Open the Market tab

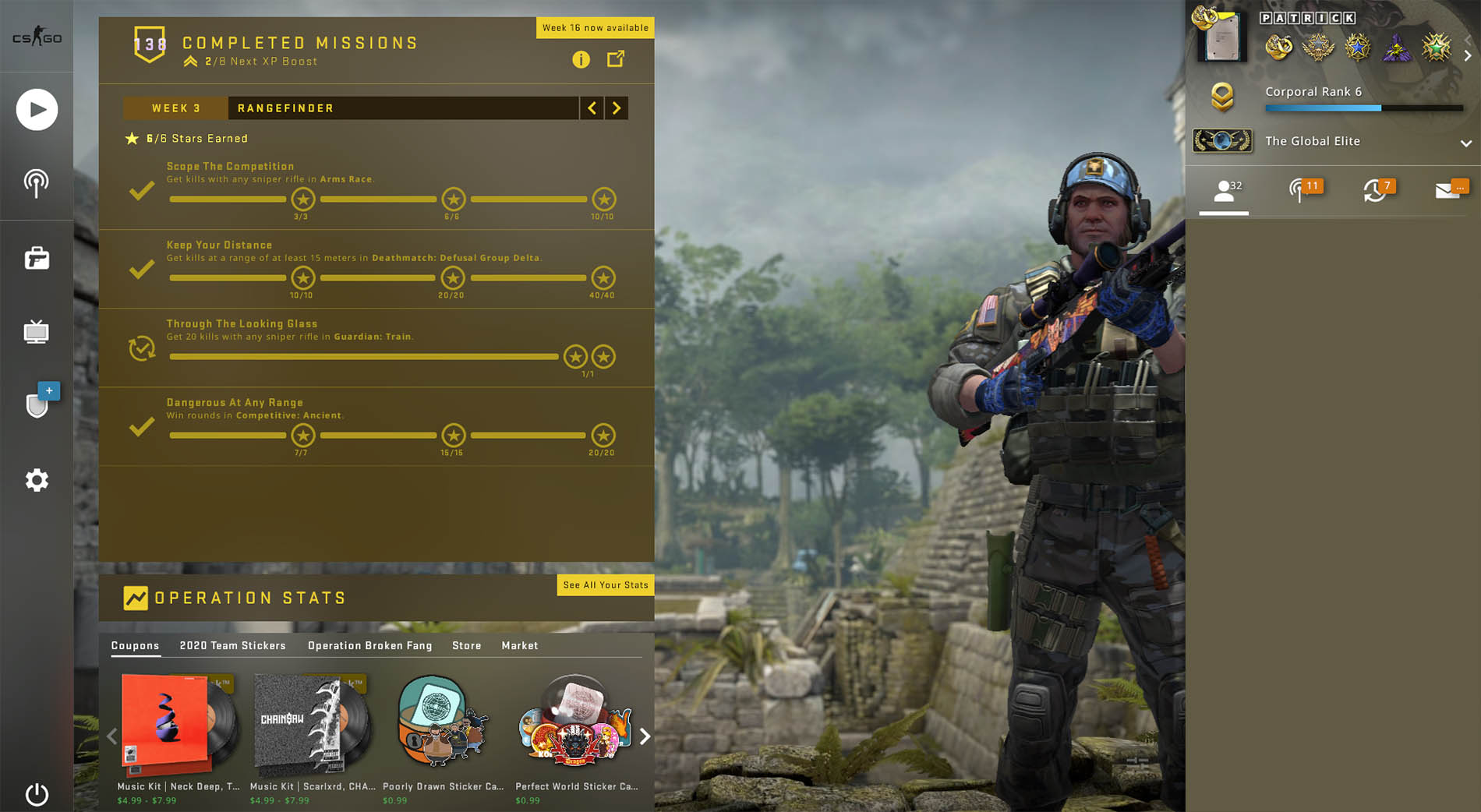[x=519, y=645]
